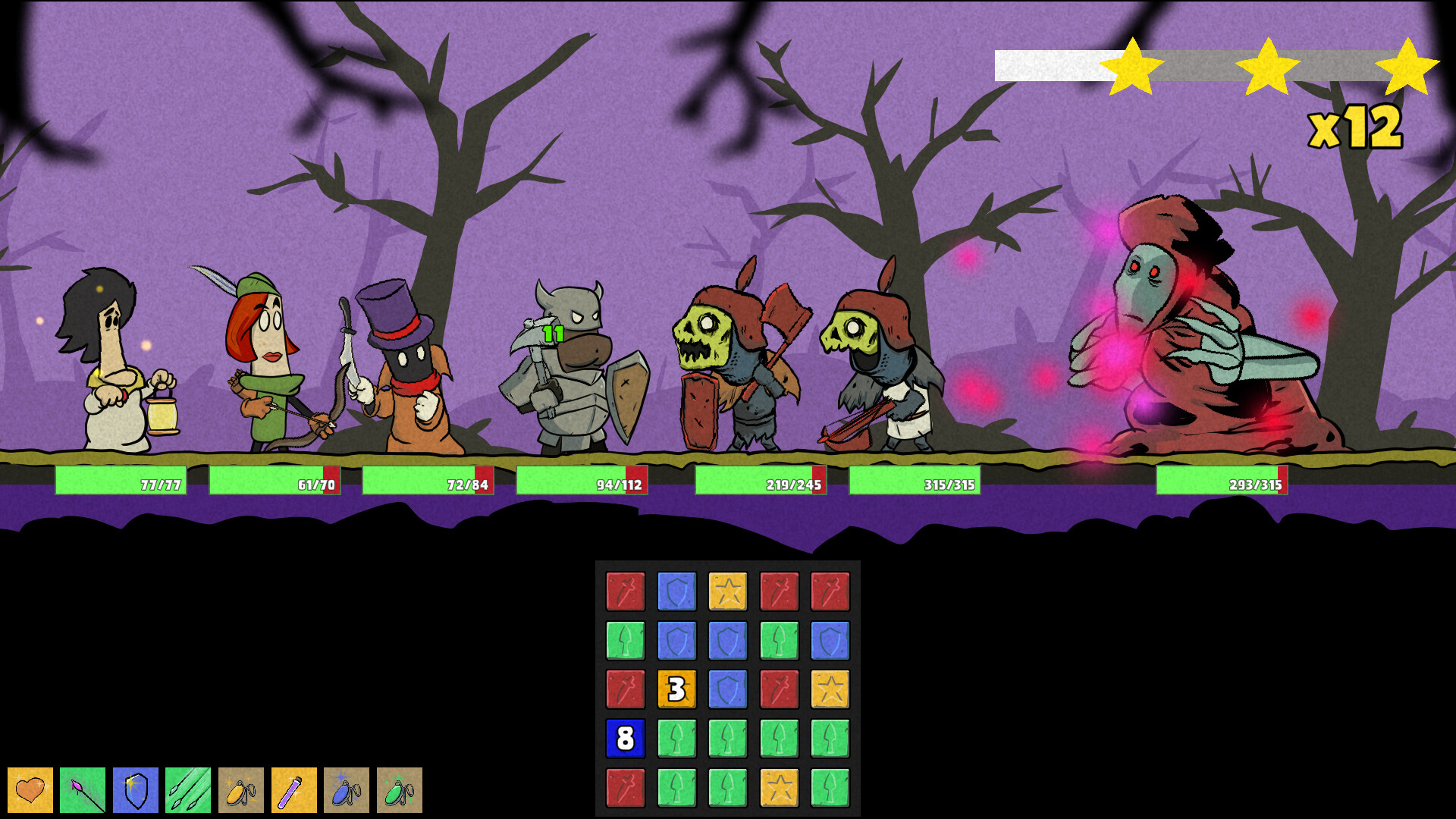Click the yellow tile numbered 3
1456x819 pixels.
click(x=677, y=690)
